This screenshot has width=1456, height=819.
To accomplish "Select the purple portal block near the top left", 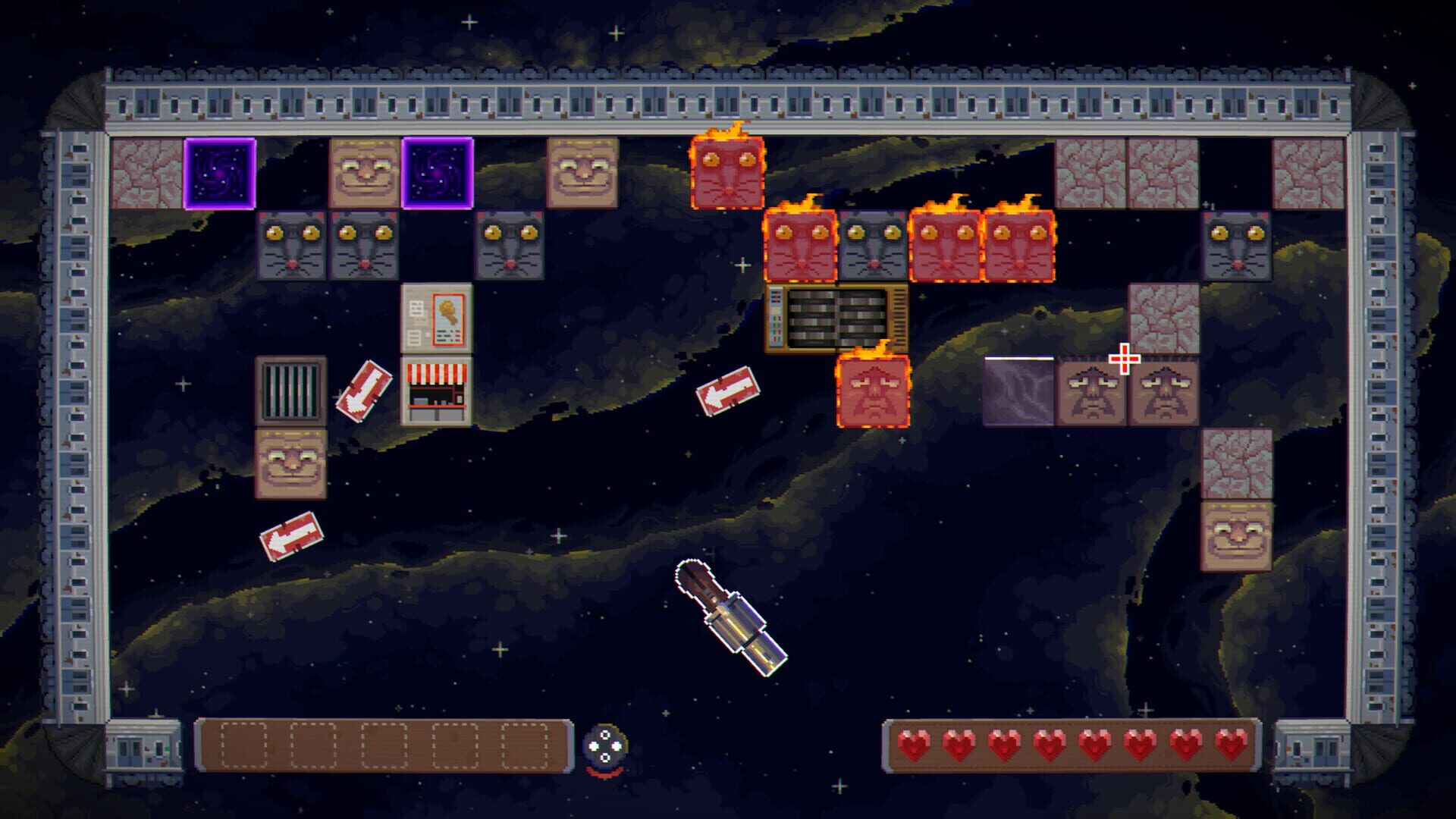I will click(220, 174).
